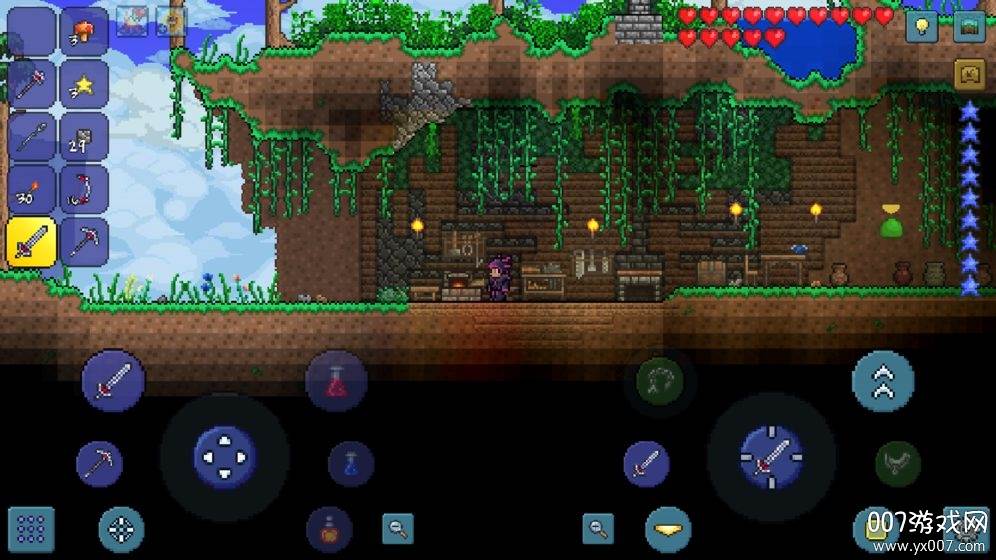996x560 pixels.
Task: Tap the sword quick-use button above the movement pad
Action: [x=113, y=381]
